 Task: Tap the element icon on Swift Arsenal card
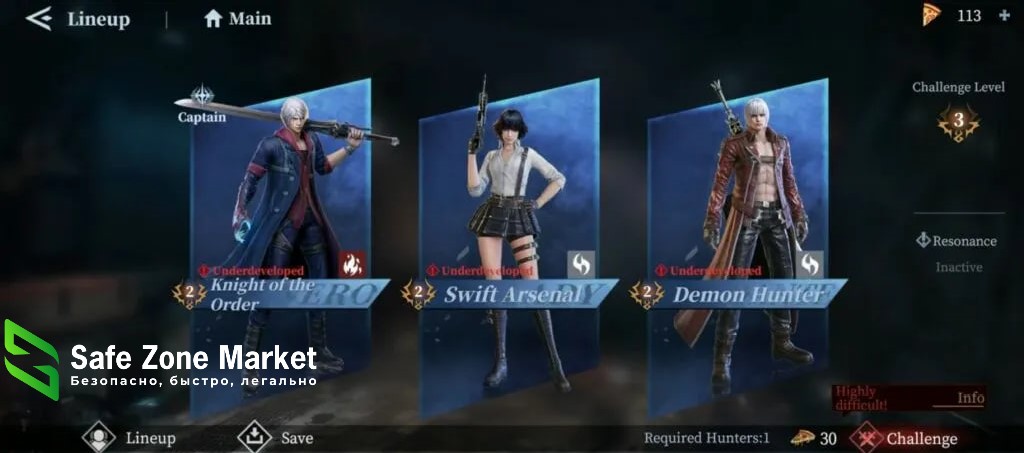point(581,264)
